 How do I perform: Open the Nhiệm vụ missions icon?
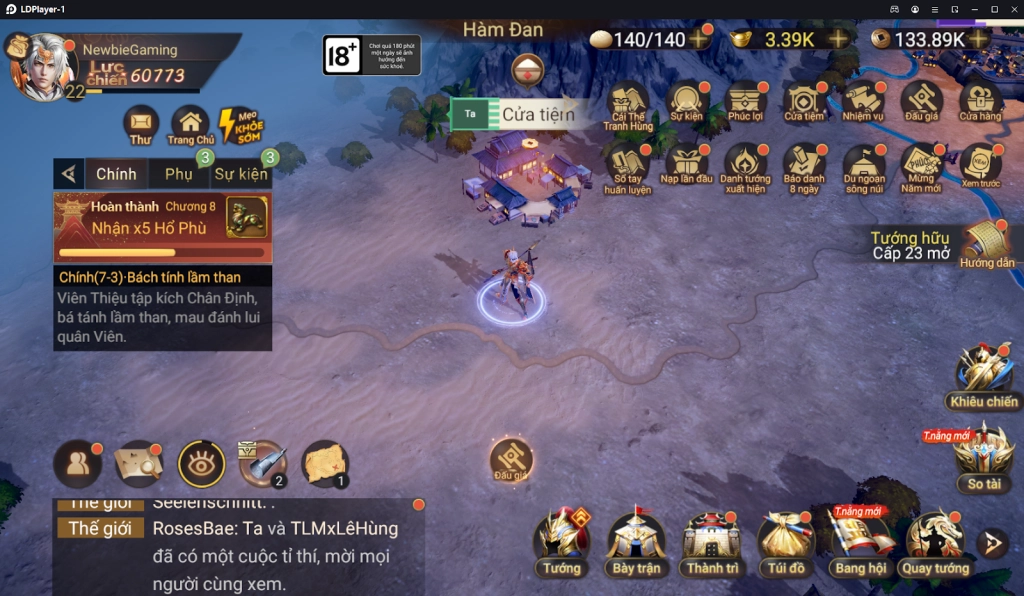[862, 103]
